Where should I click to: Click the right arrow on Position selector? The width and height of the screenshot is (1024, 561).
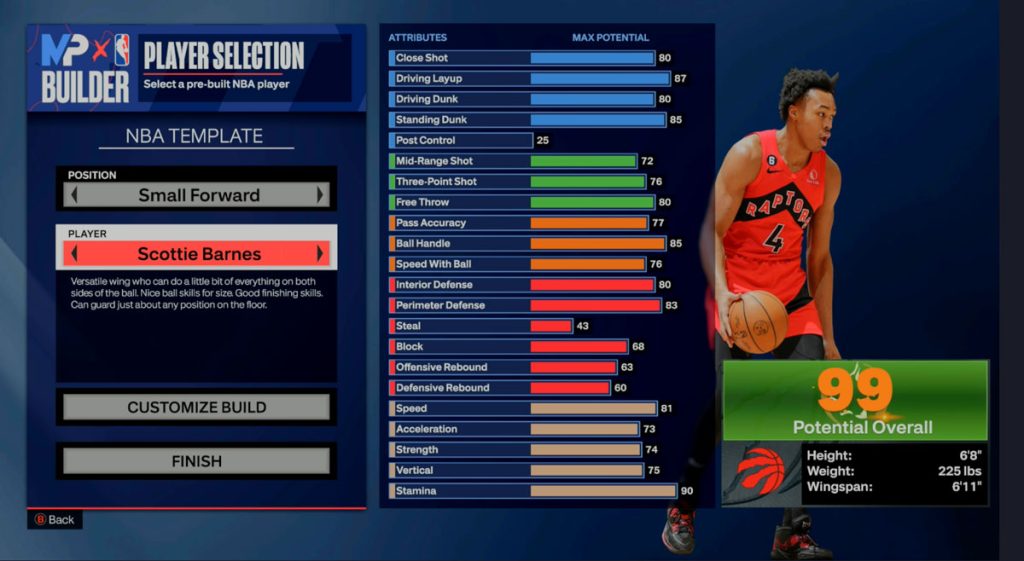pos(321,195)
